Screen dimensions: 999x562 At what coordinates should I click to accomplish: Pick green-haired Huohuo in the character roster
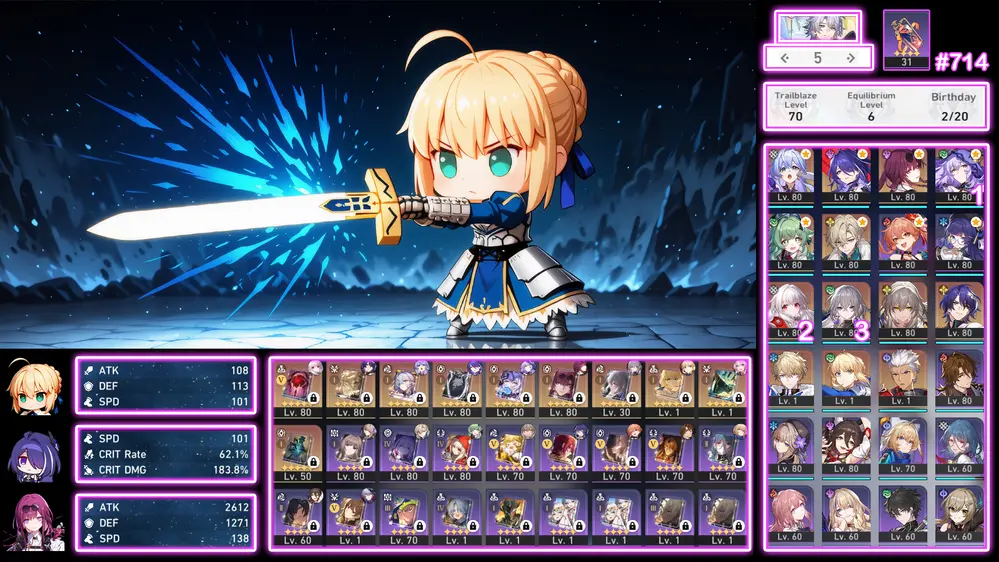tap(792, 240)
